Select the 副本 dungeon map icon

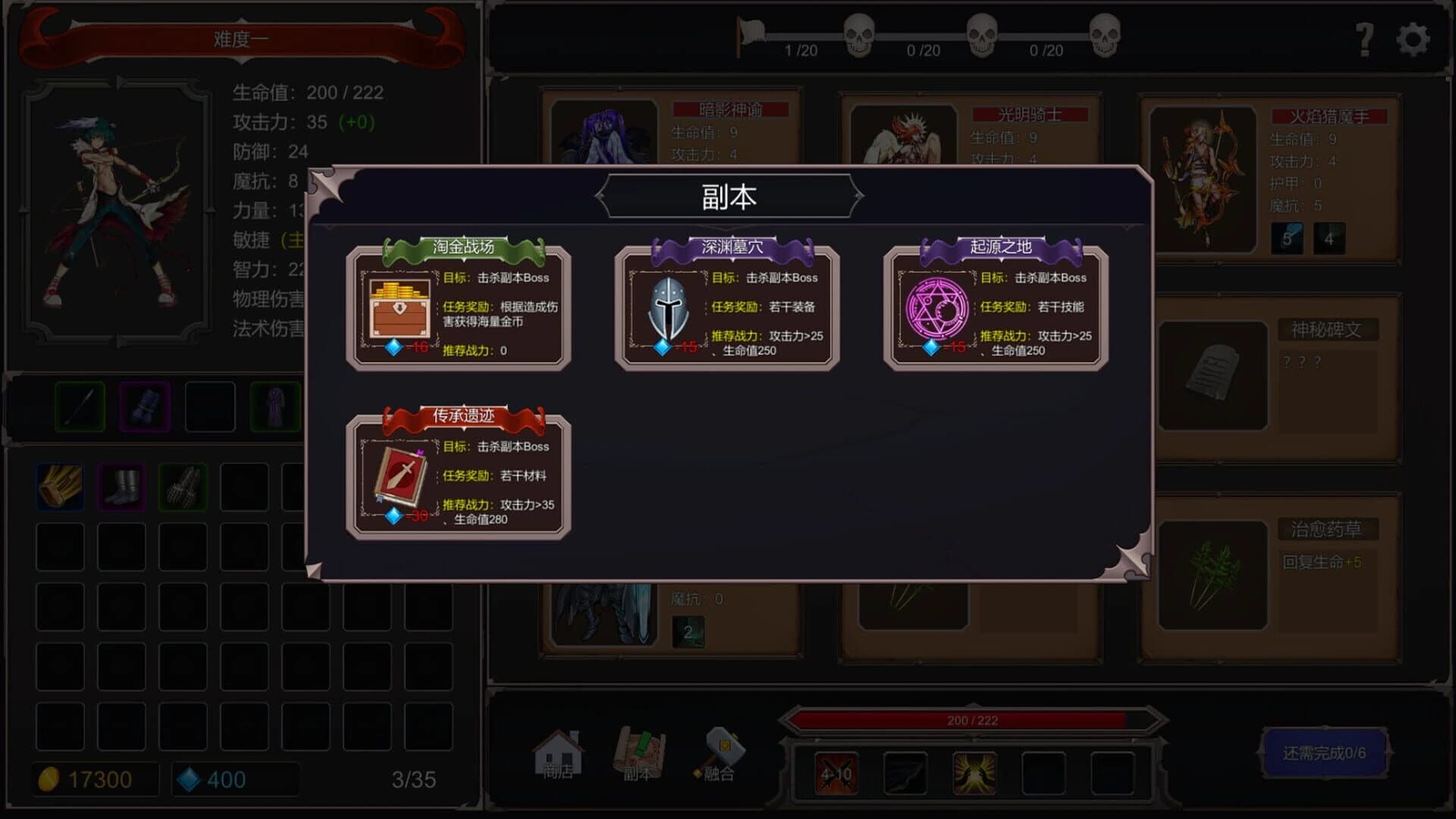(x=641, y=751)
